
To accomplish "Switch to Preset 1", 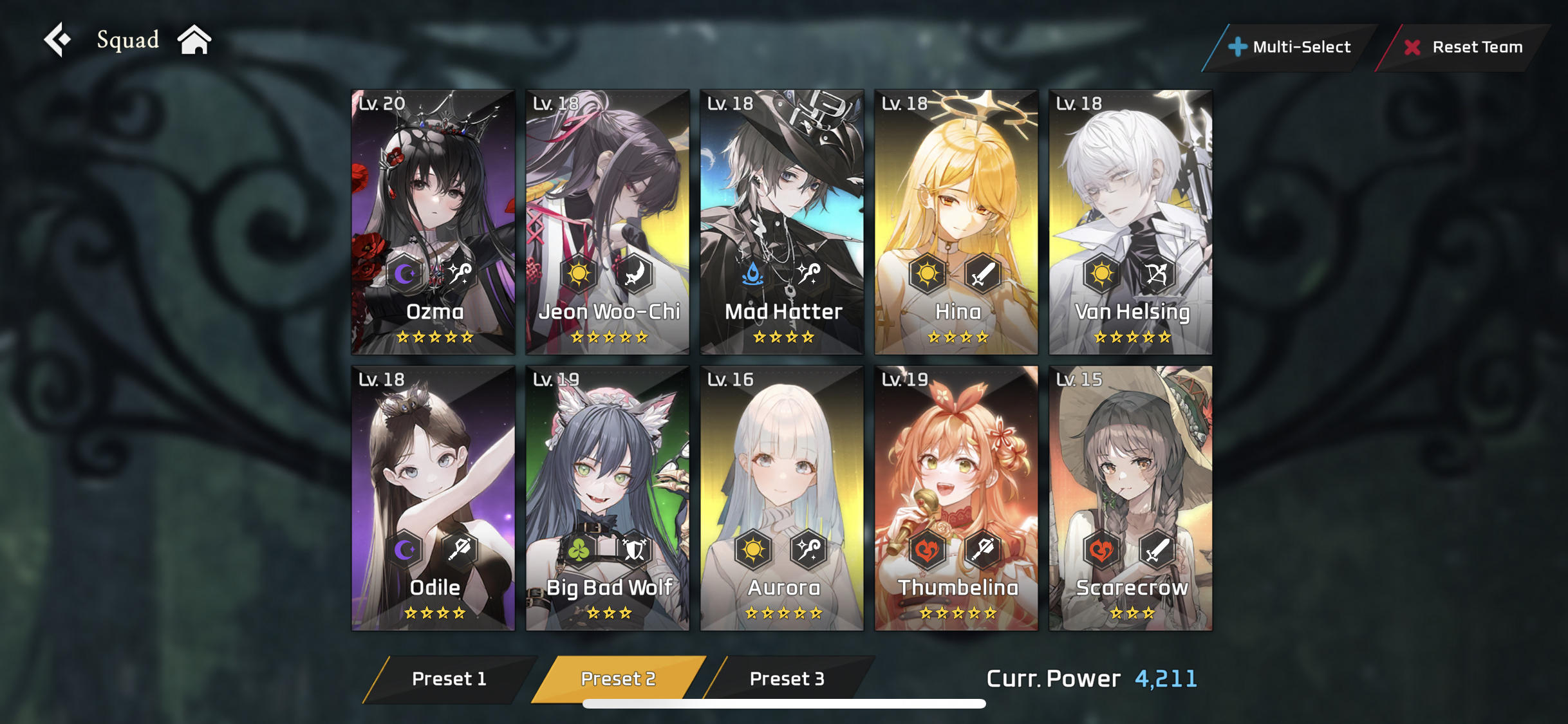I will (449, 679).
